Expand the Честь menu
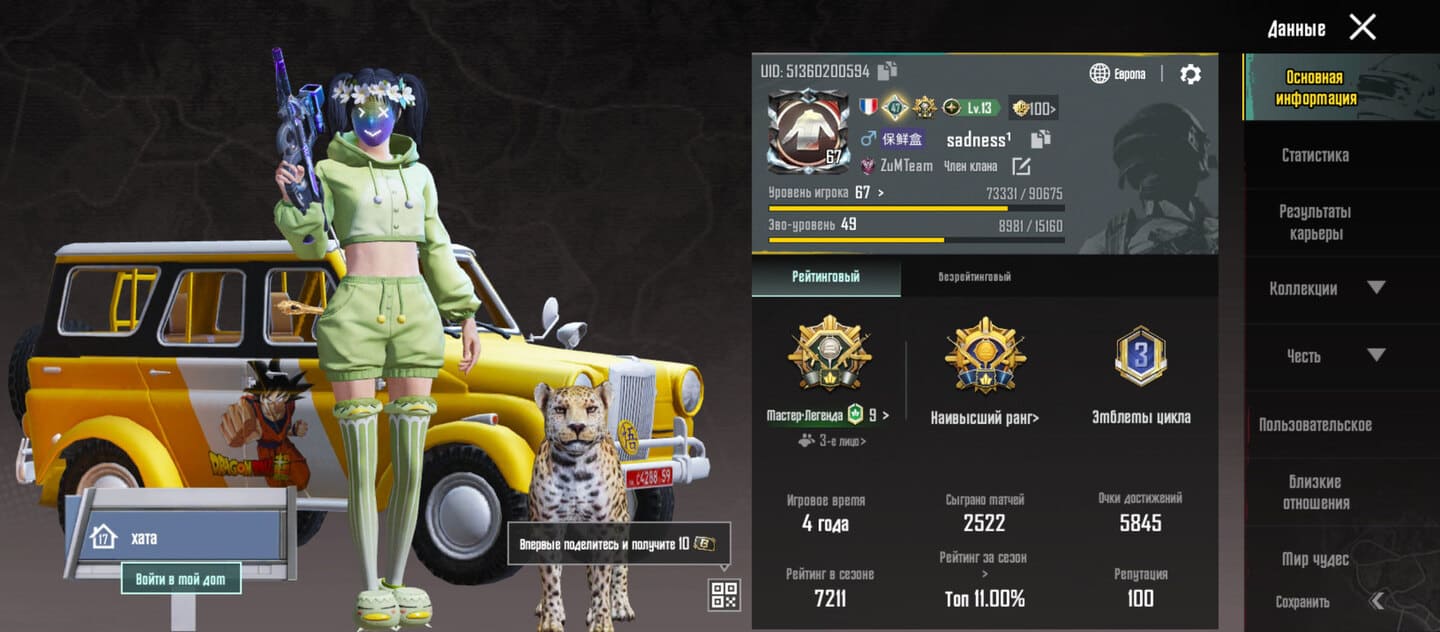 [1327, 355]
